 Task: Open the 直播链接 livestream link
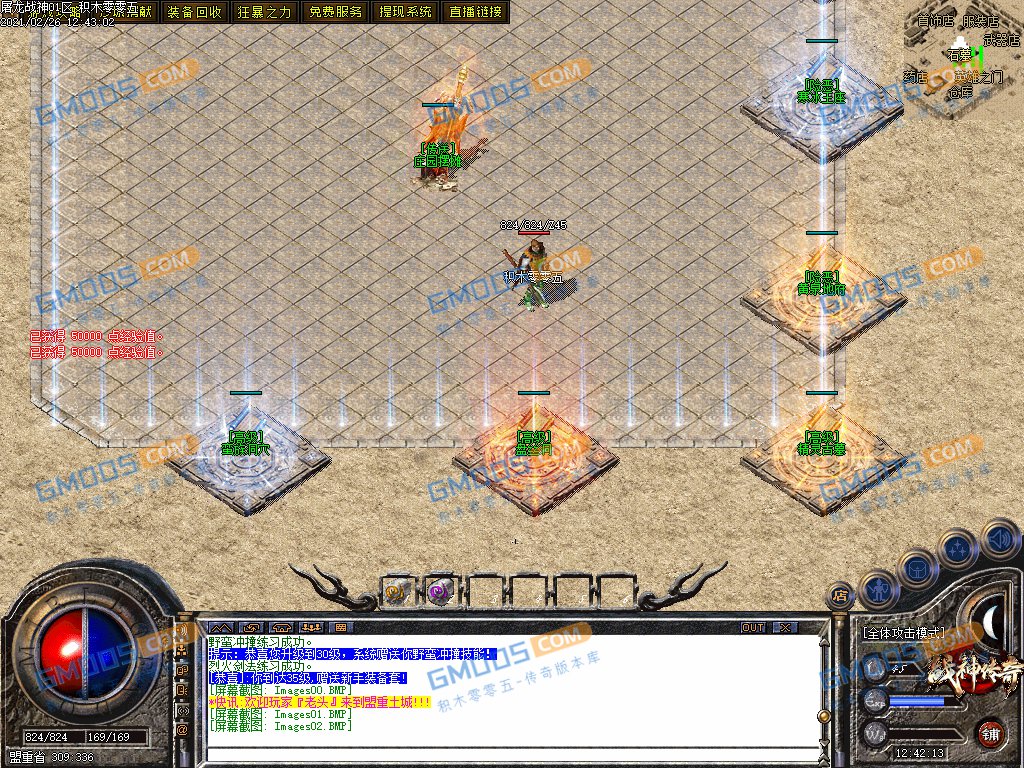[x=476, y=12]
